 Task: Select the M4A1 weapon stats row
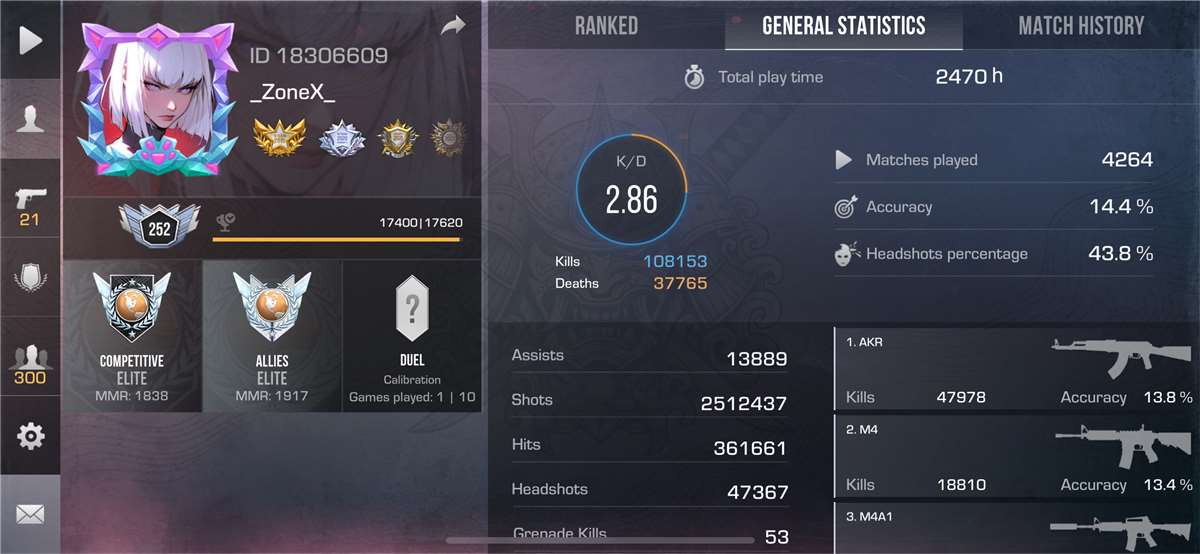click(1016, 529)
